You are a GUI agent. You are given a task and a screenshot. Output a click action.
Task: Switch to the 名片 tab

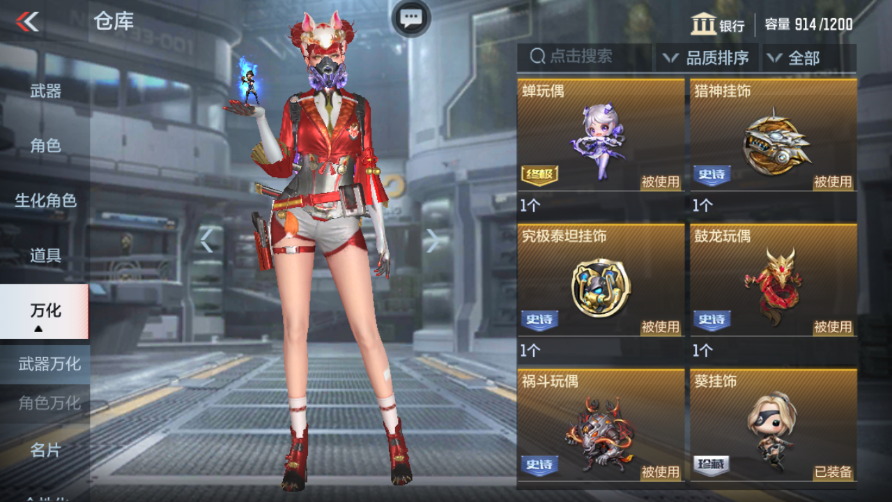coord(45,450)
